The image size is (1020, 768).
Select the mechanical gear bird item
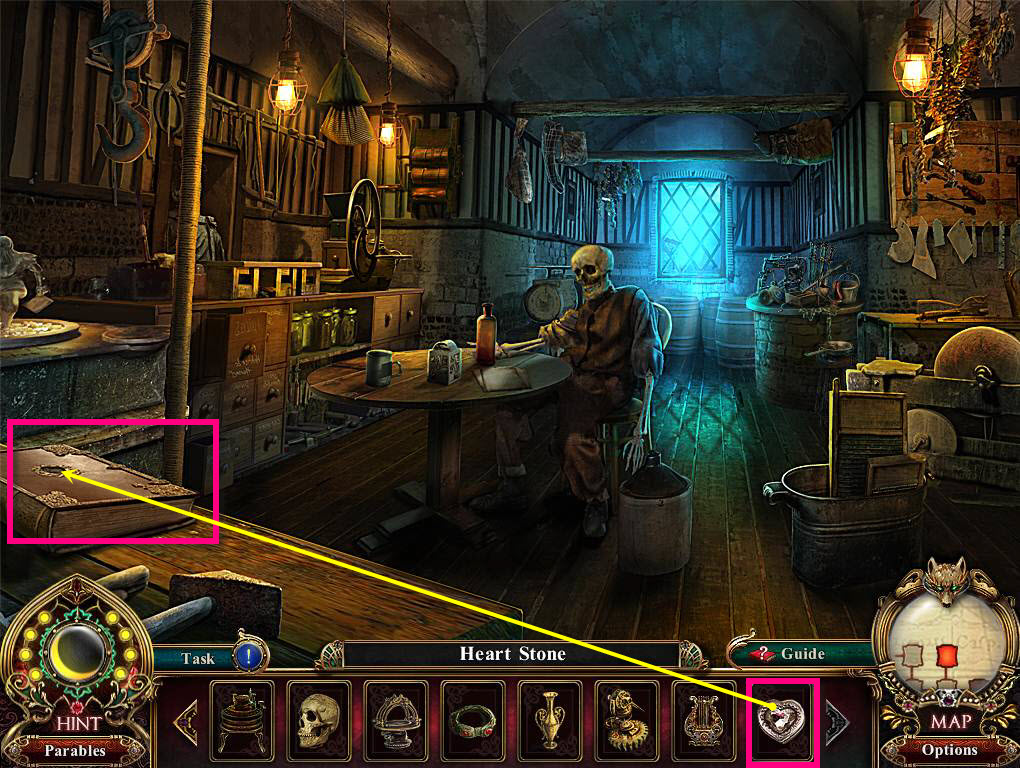point(627,716)
